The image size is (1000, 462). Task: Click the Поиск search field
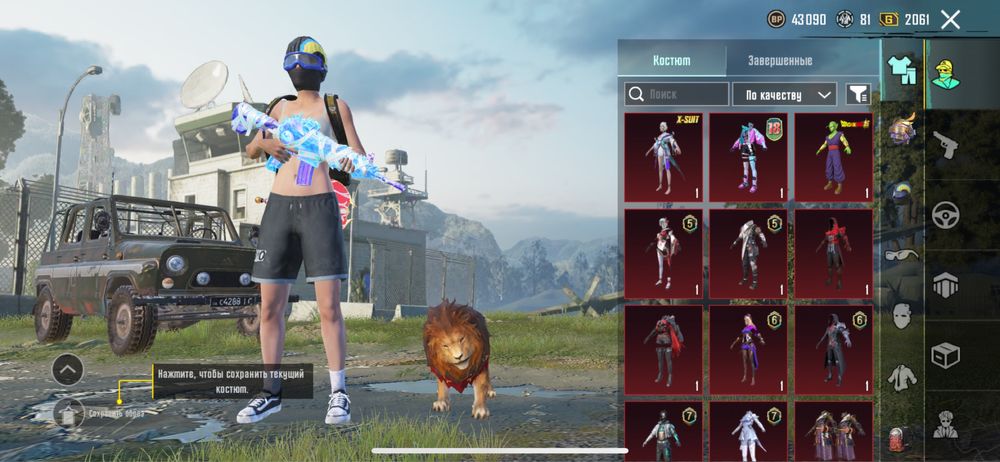[677, 94]
